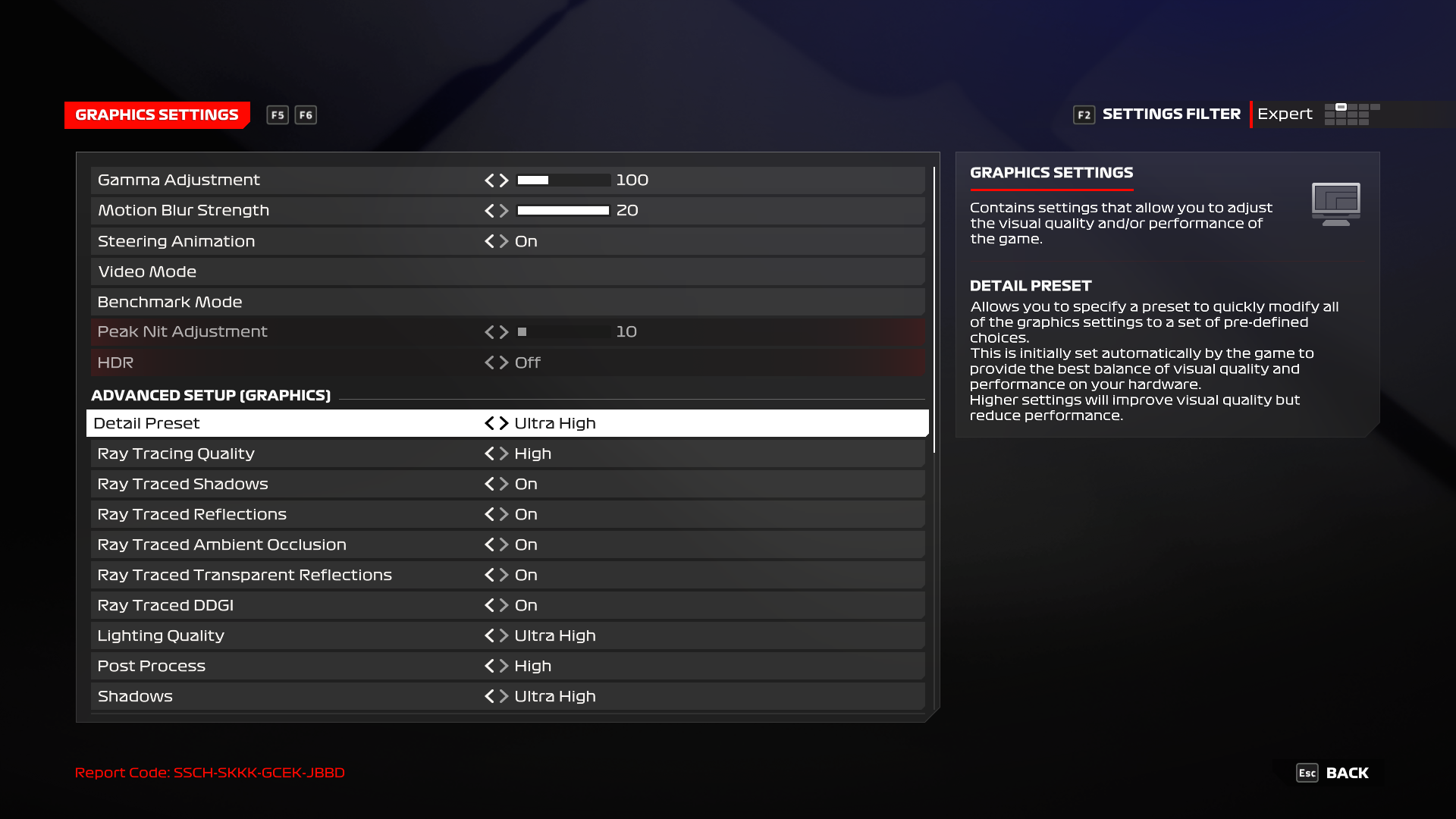Switch Ray Traced Ambient Occlusion off
The width and height of the screenshot is (1456, 819).
point(504,544)
